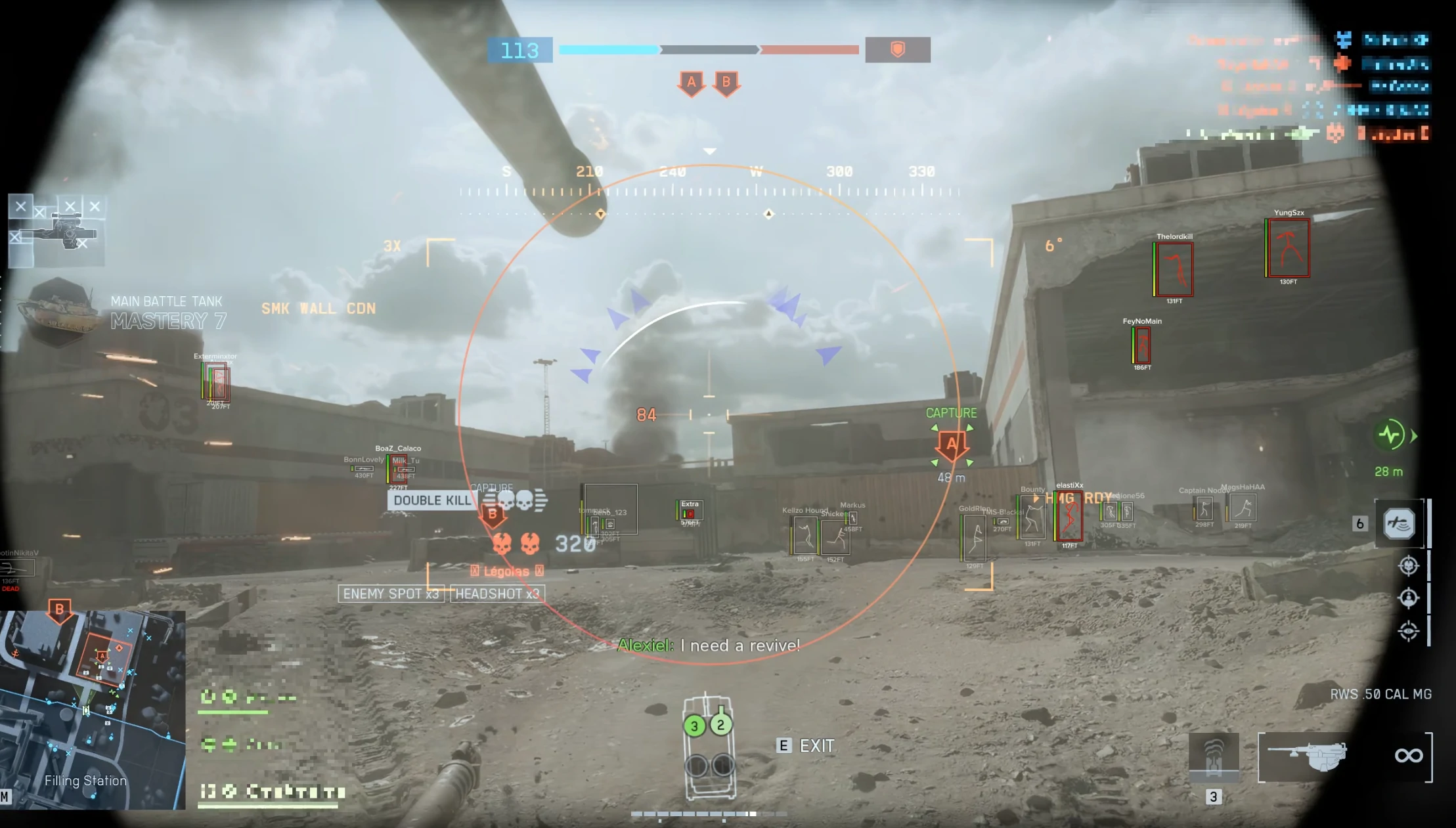Viewport: 1456px width, 828px height.
Task: Open objective A flag at top of screen
Action: tap(691, 83)
